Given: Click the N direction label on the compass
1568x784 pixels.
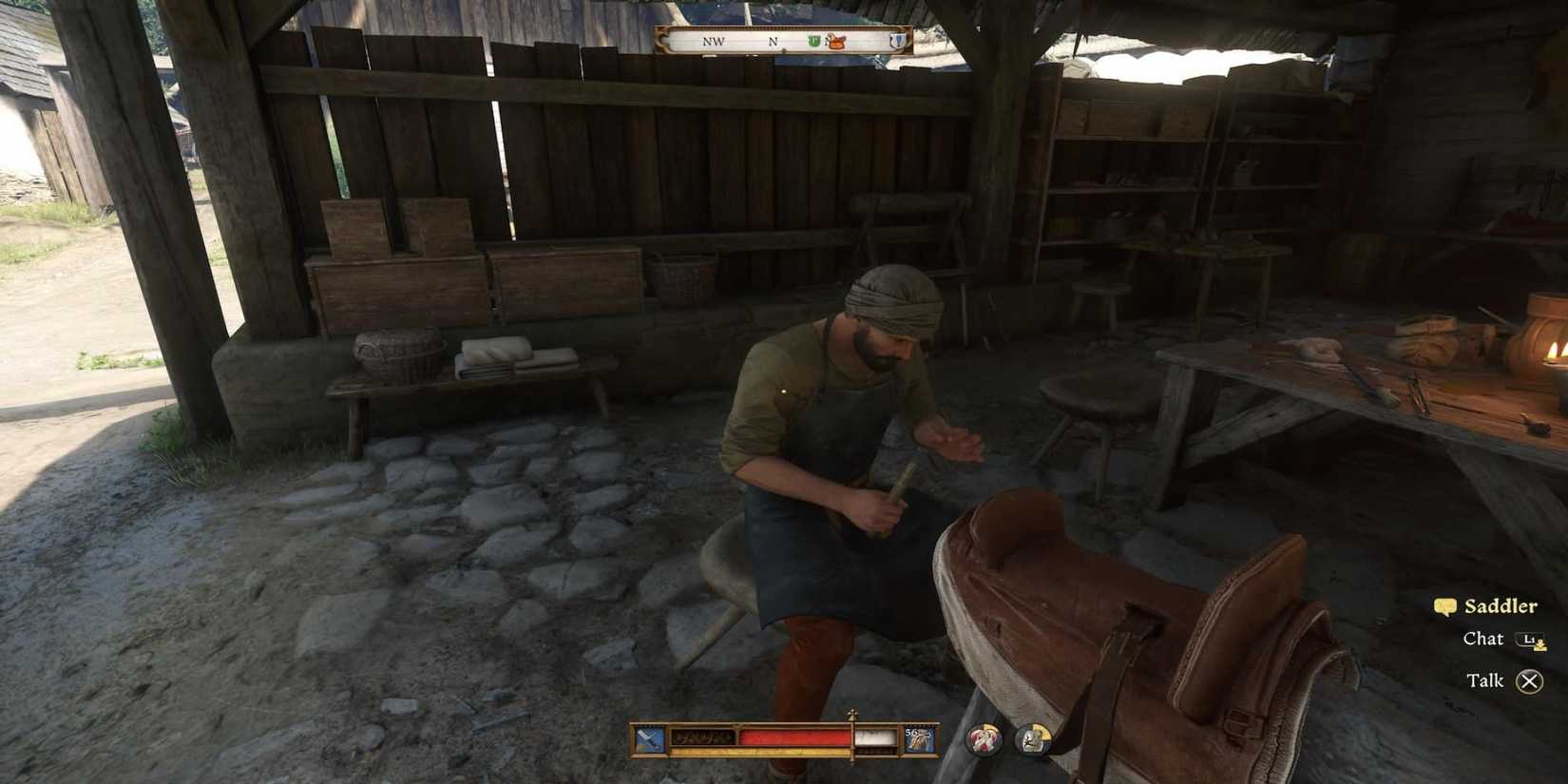Looking at the screenshot, I should coord(773,42).
